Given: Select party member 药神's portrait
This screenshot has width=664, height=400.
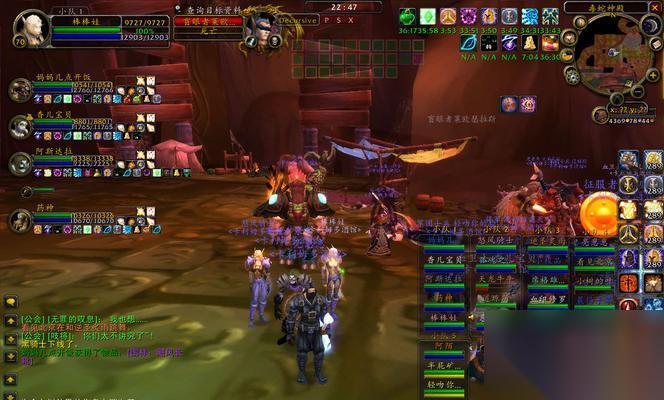Looking at the screenshot, I should coord(20,220).
